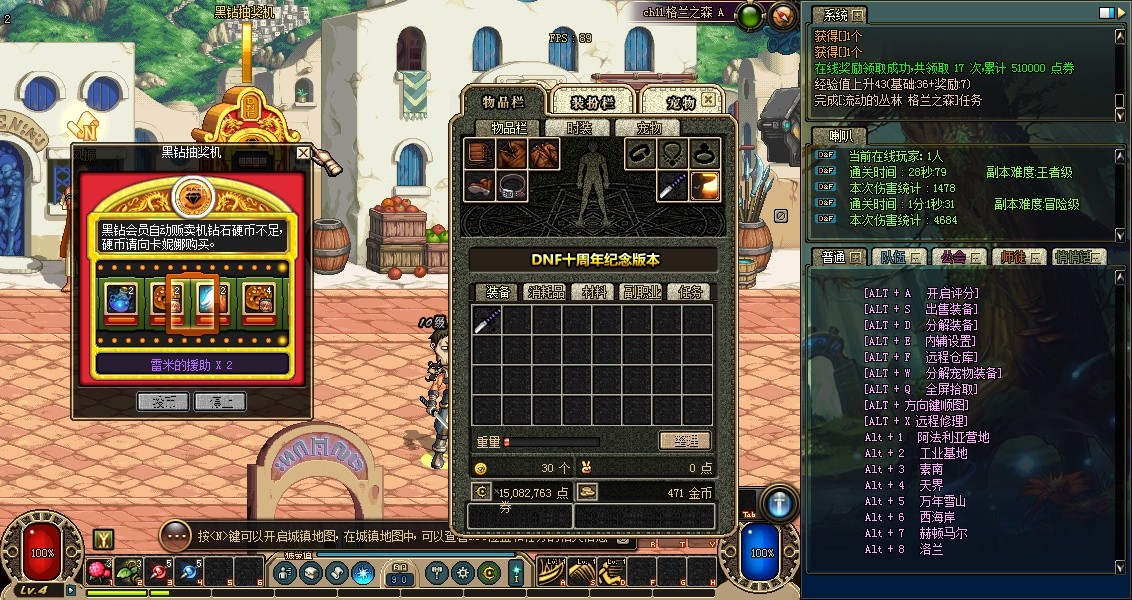The height and width of the screenshot is (600, 1132).
Task: Open the 宠物 pet tab at top
Action: pos(681,102)
